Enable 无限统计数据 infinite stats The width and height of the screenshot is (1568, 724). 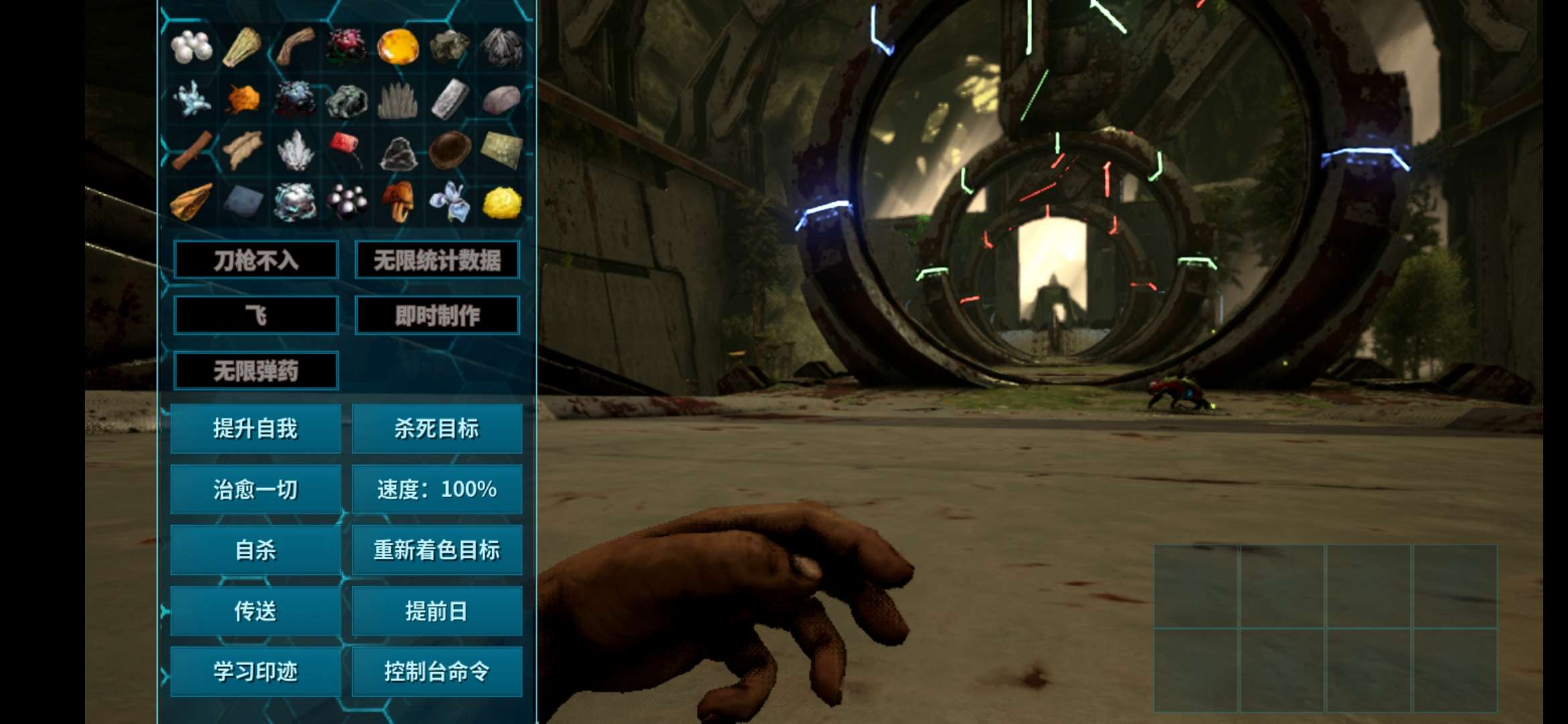437,259
